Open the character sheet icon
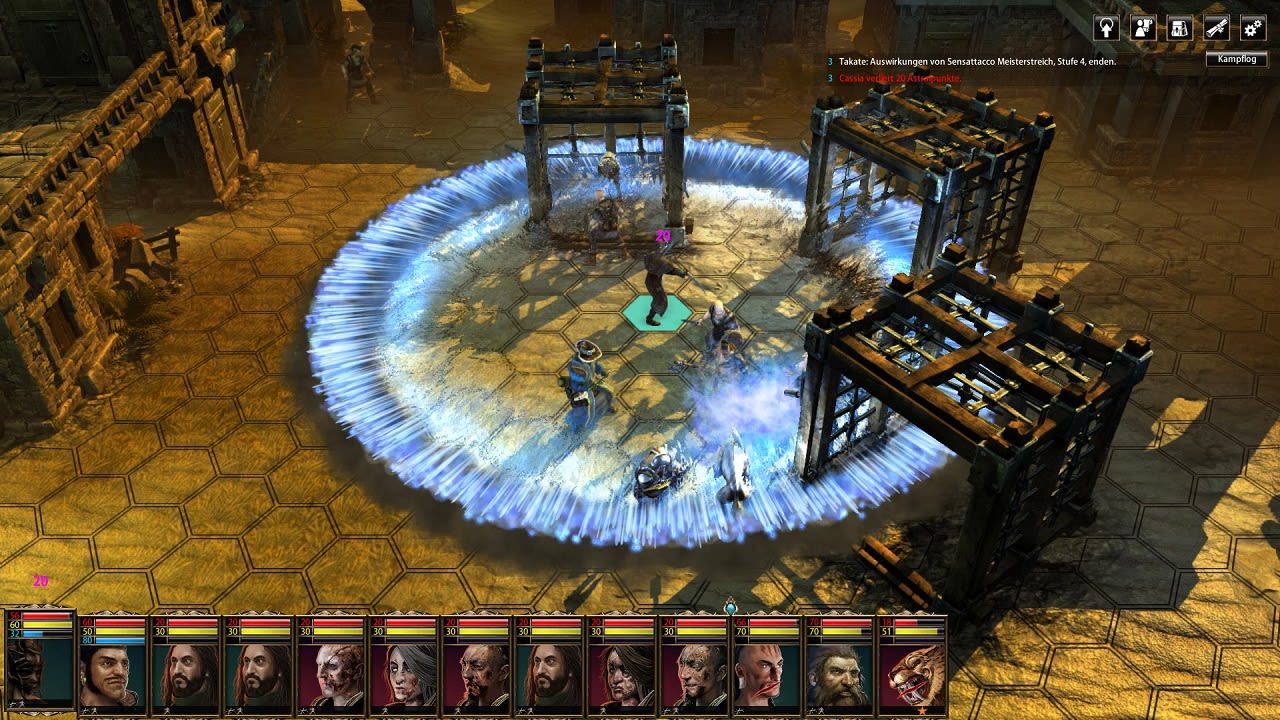 click(x=1143, y=27)
